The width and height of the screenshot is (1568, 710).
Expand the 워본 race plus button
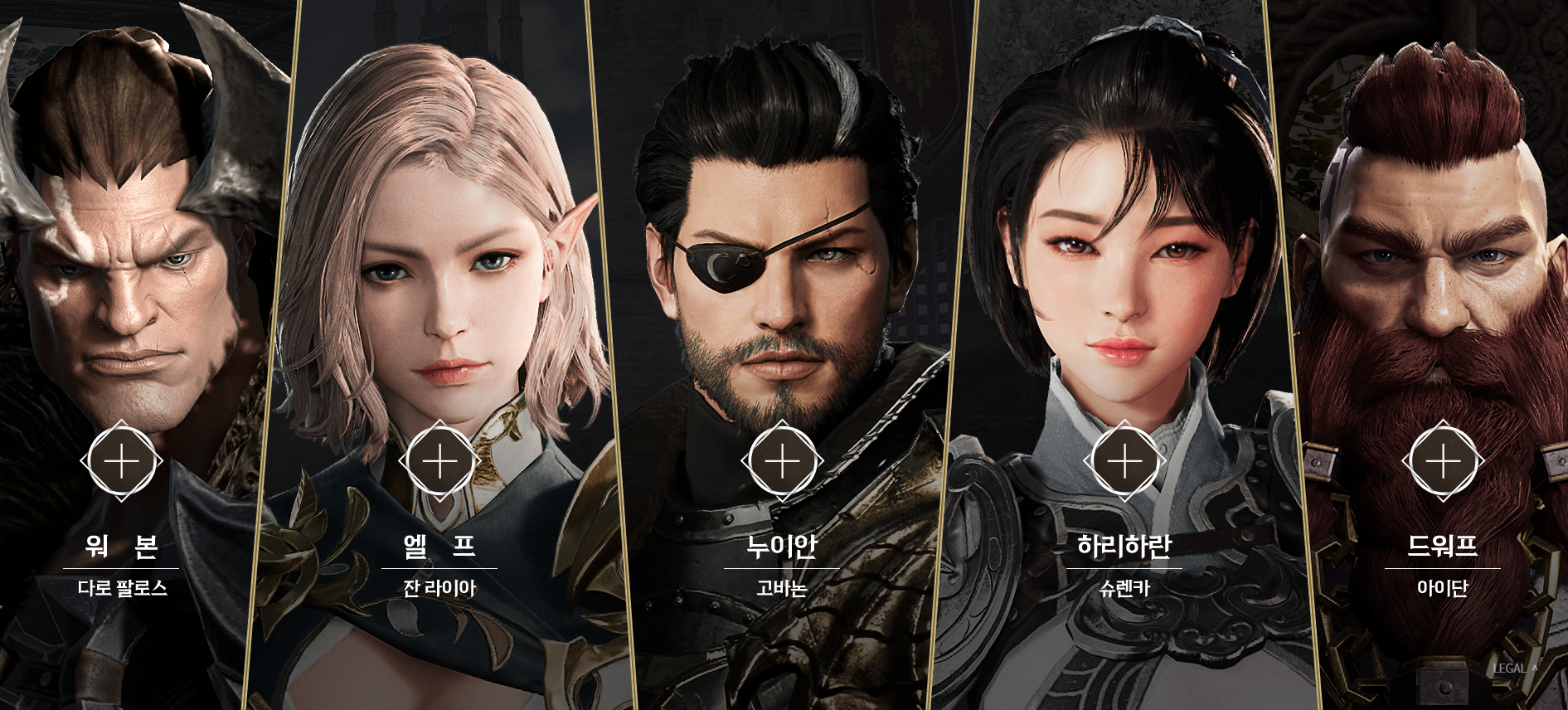click(x=121, y=461)
